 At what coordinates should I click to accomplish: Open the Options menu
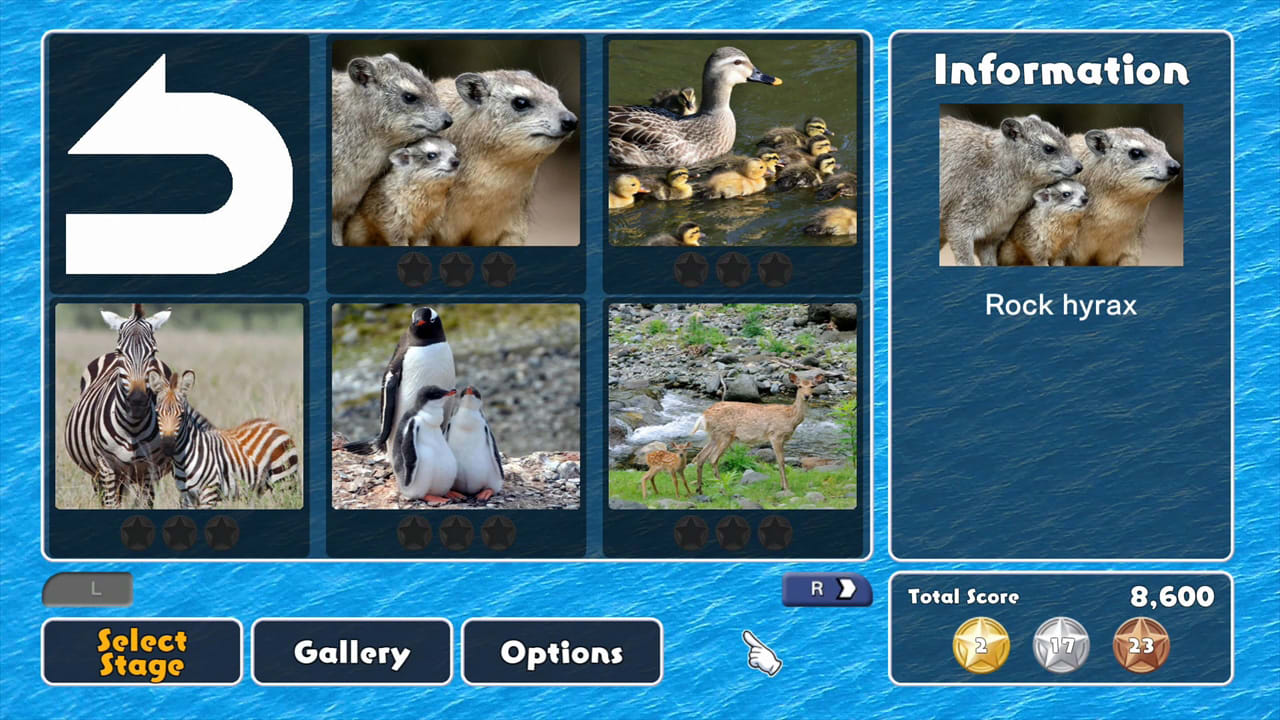pos(561,652)
